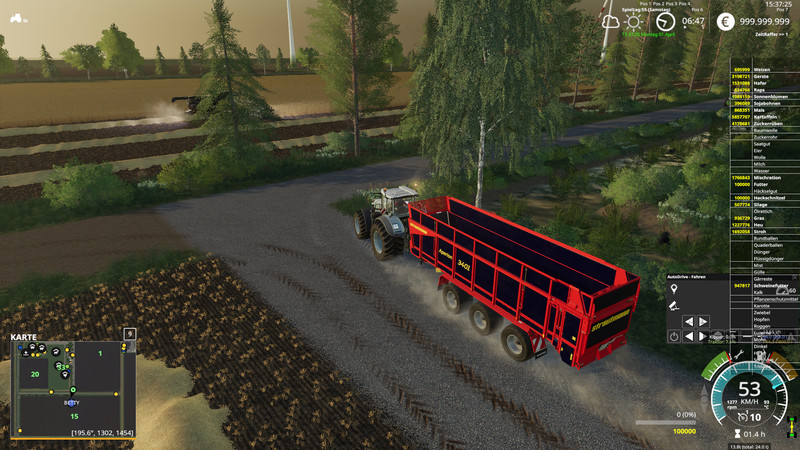Select field 20 on the minimap

coord(34,374)
